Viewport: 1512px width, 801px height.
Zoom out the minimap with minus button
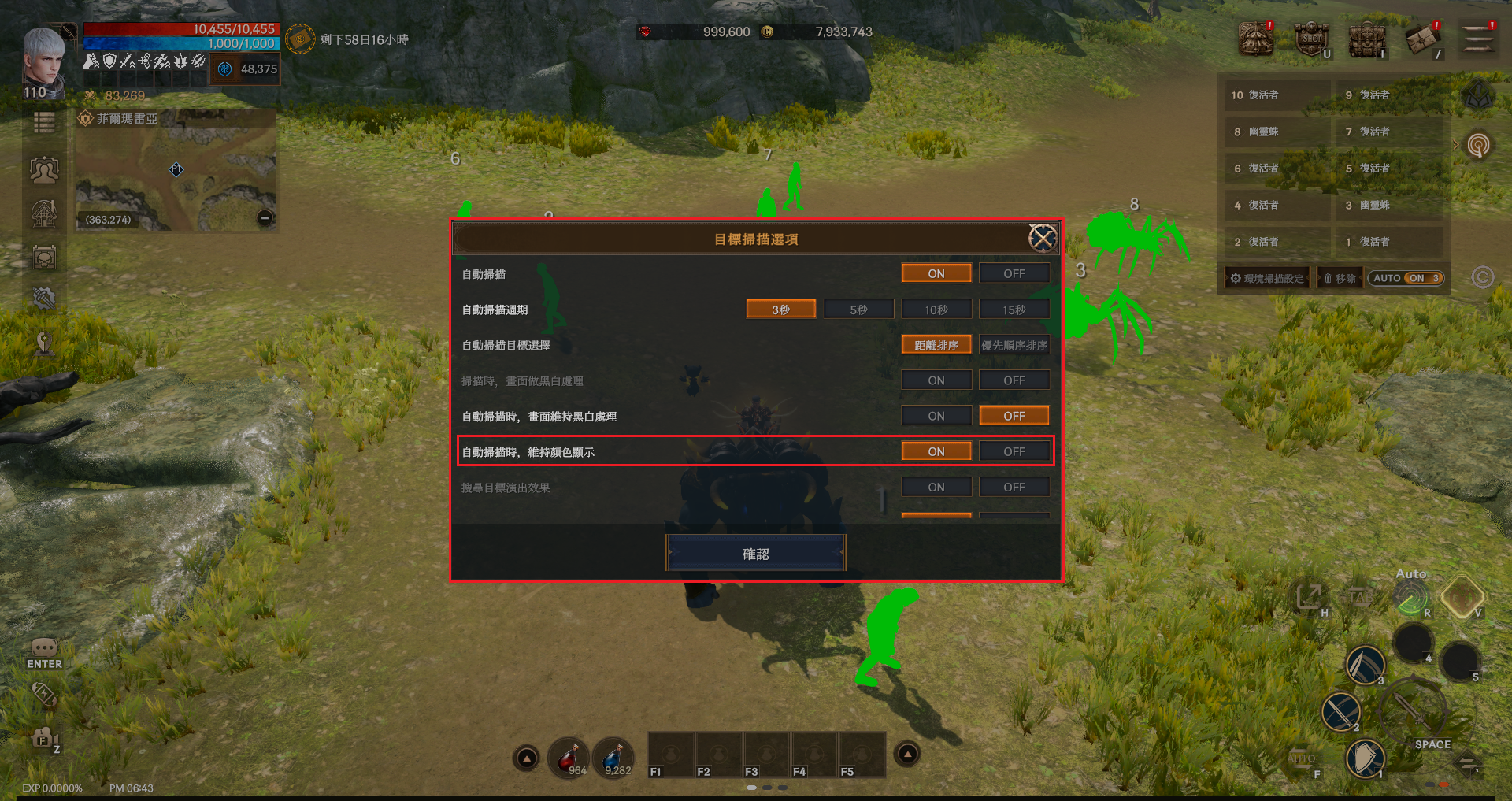click(x=265, y=218)
